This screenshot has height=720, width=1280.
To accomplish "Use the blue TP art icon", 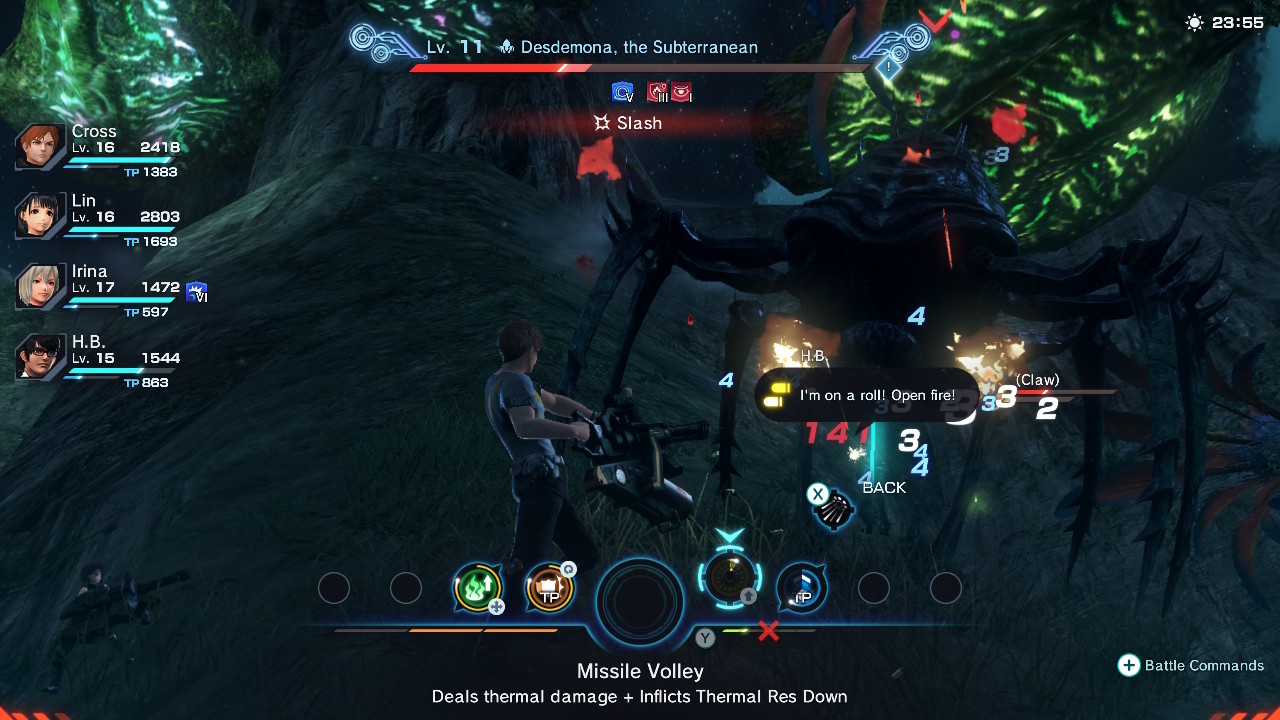I will [x=801, y=588].
